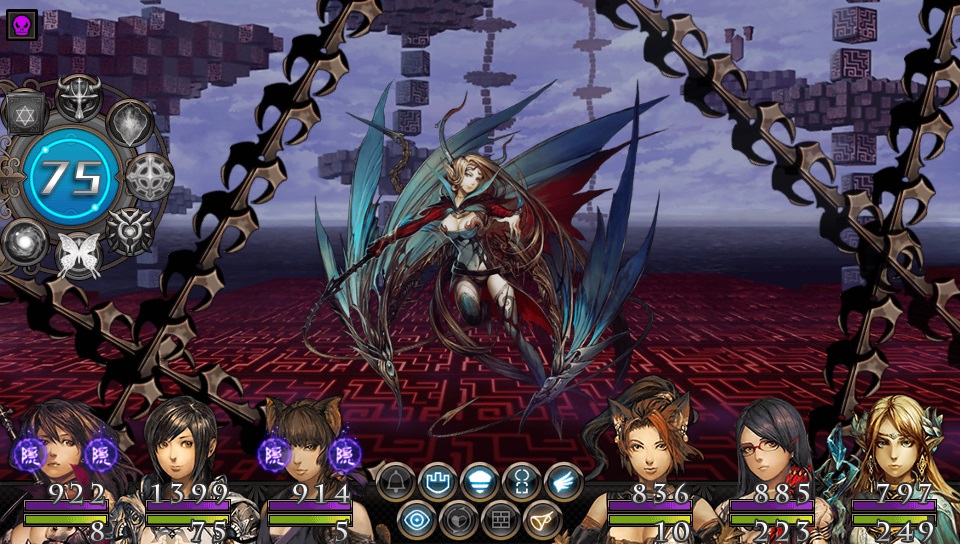Select the heart with arrows icon
This screenshot has width=960, height=544.
click(459, 520)
